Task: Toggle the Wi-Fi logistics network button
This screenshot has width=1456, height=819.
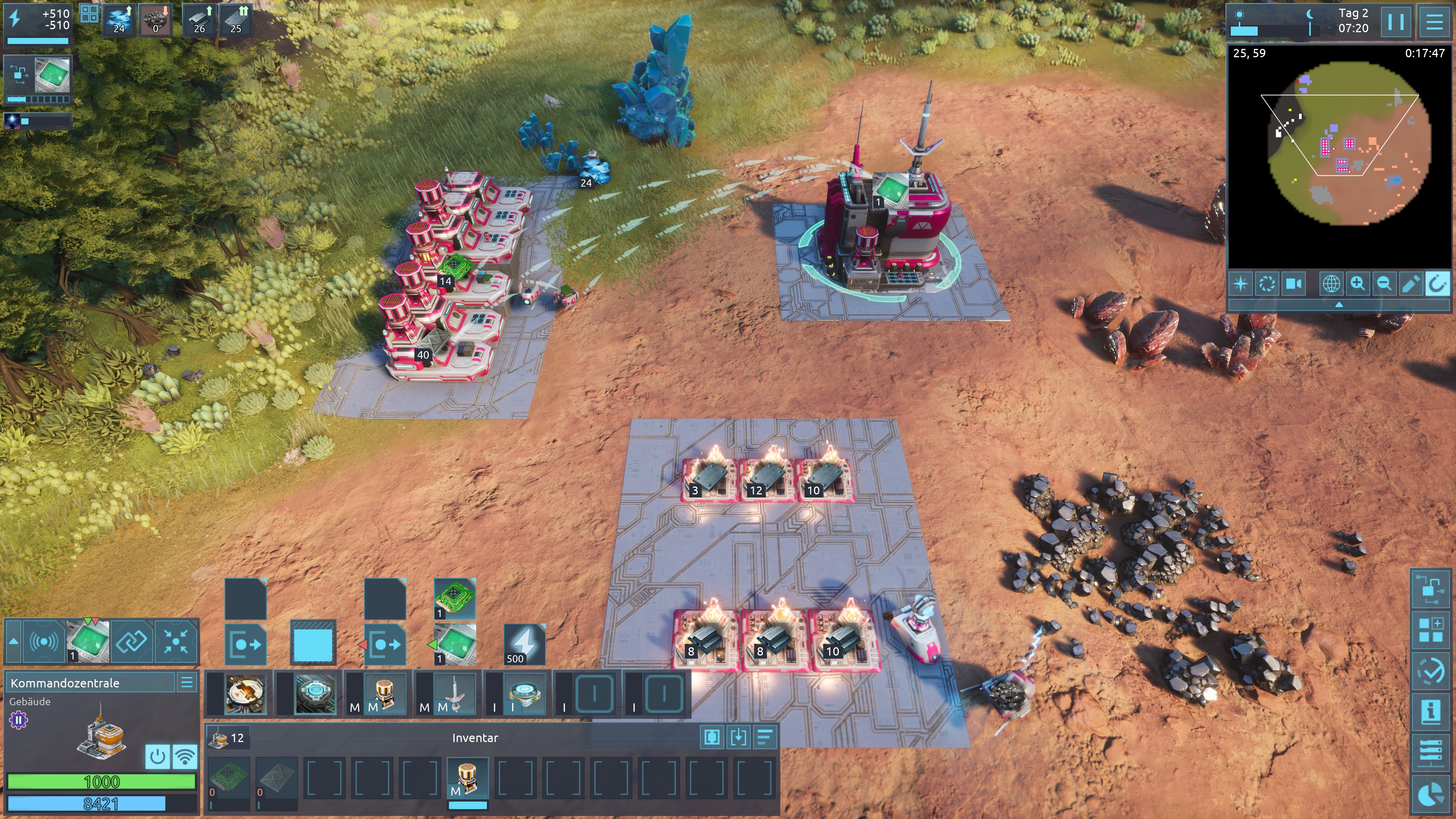Action: pos(184,756)
